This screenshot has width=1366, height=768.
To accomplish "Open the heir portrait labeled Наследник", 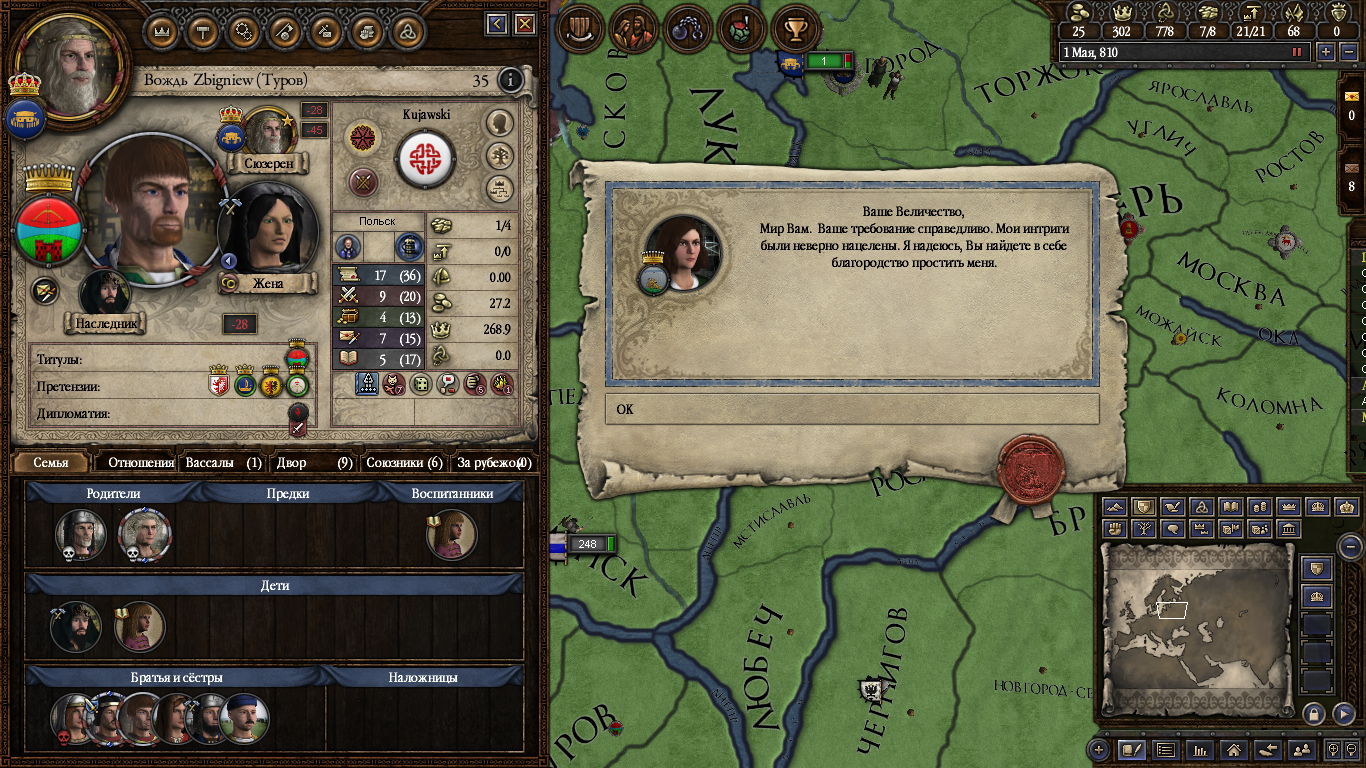I will tap(105, 294).
